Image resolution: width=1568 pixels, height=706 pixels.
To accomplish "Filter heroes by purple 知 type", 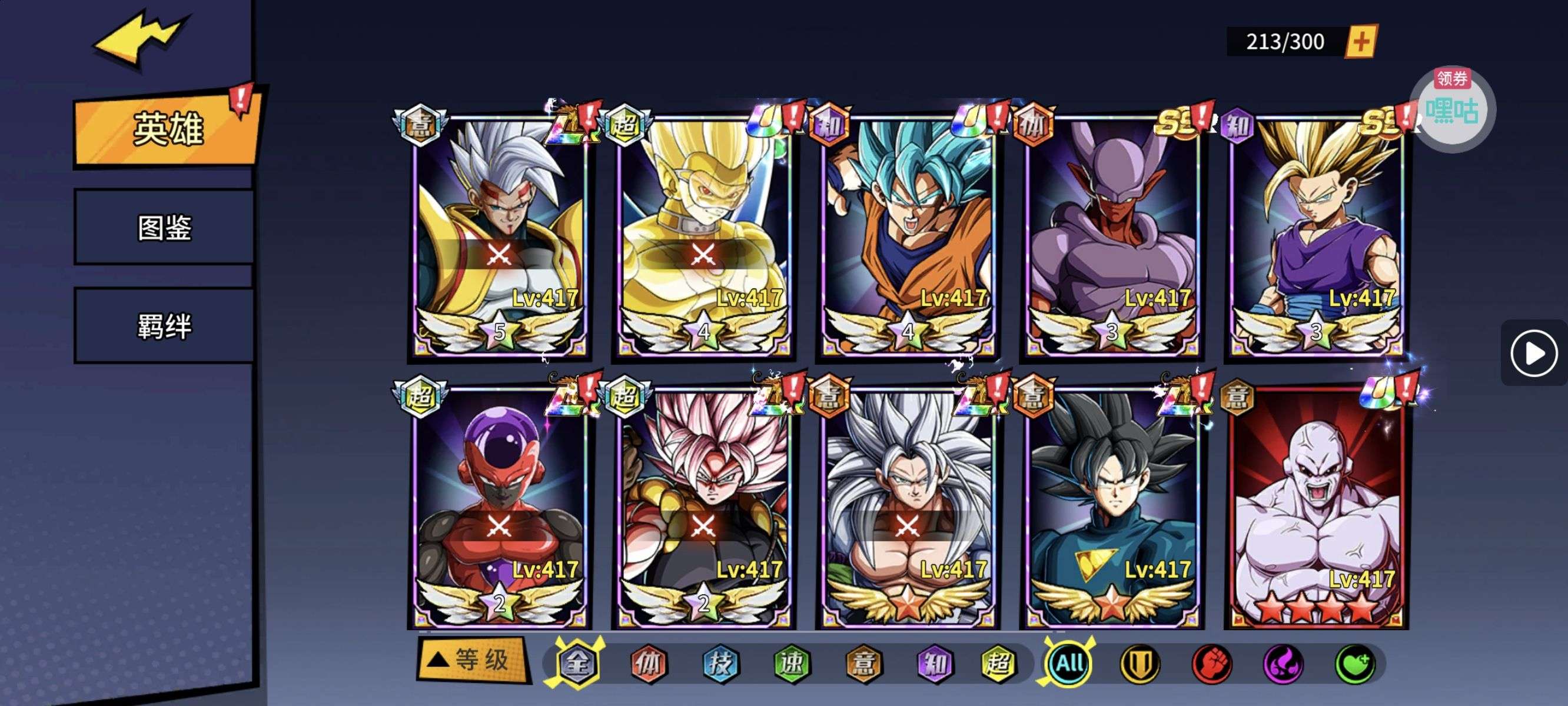I will pos(934,664).
